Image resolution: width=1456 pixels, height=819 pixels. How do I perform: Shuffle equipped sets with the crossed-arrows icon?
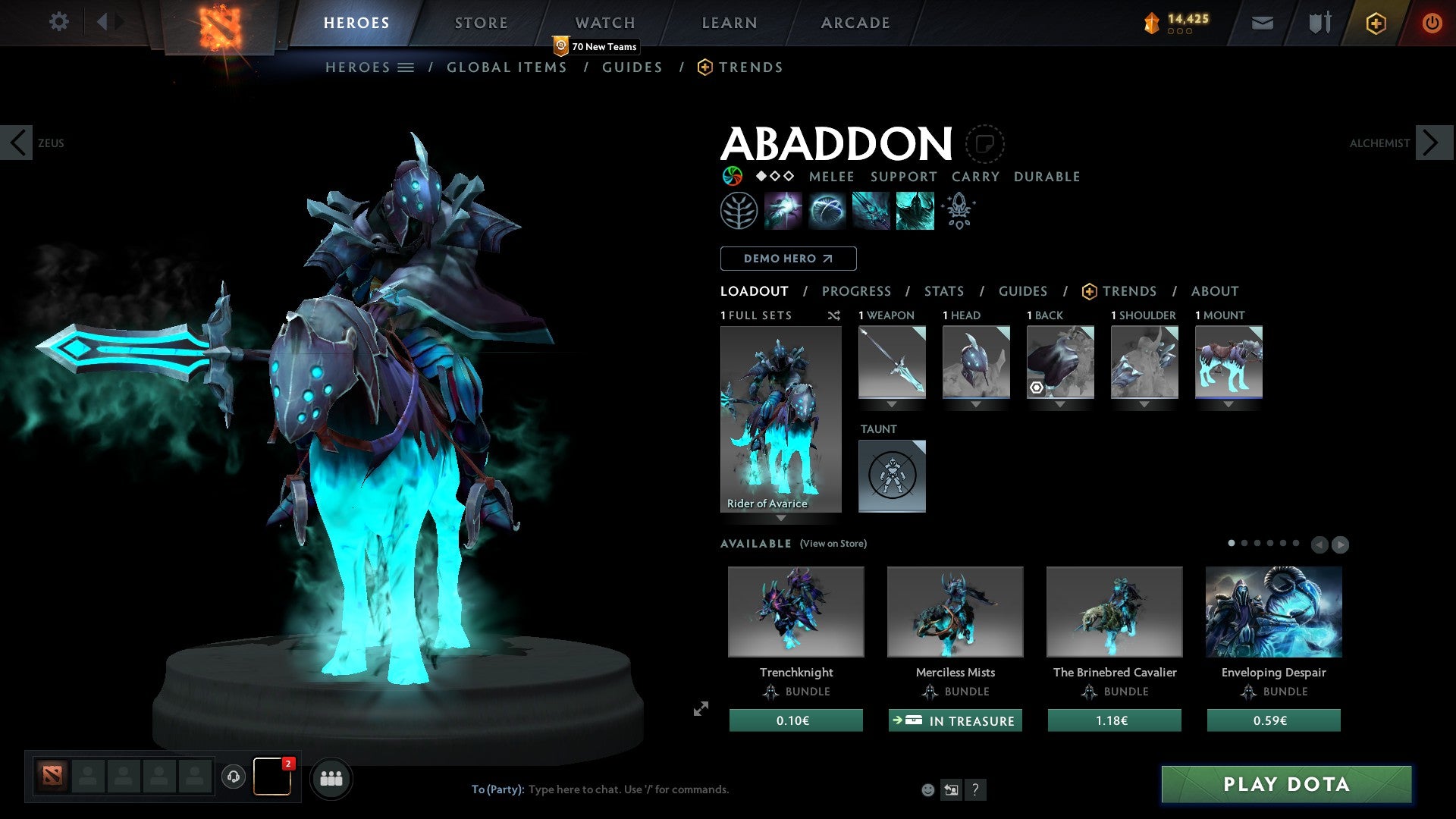834,315
